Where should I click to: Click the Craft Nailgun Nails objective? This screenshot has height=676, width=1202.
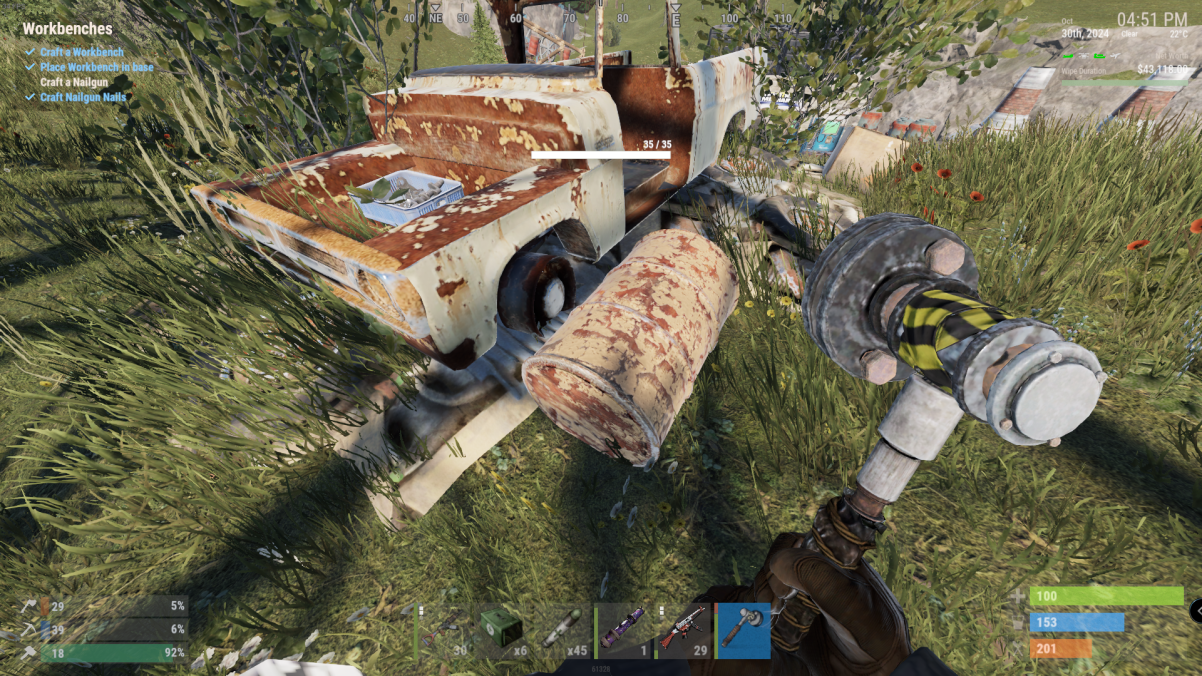pos(83,97)
